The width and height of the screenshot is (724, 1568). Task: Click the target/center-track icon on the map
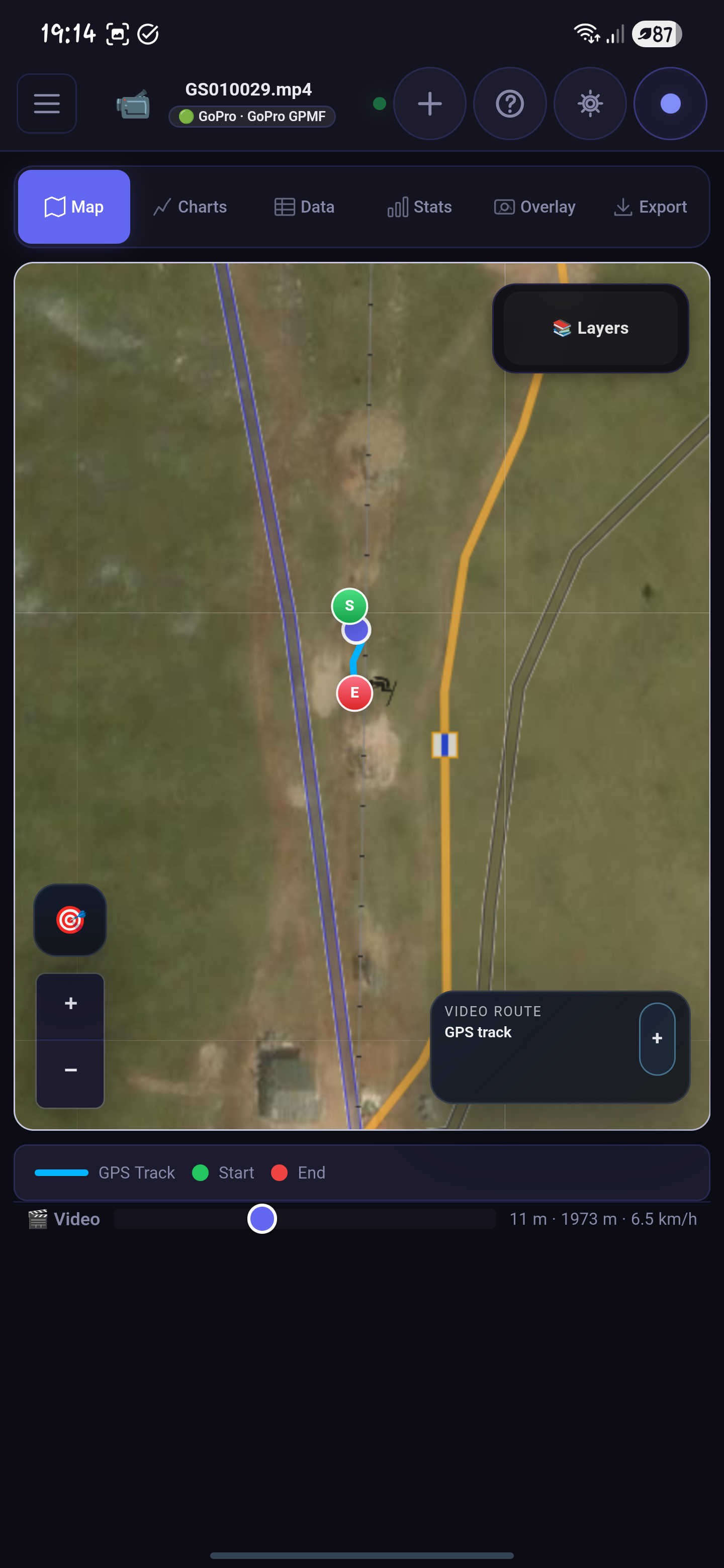(x=69, y=919)
